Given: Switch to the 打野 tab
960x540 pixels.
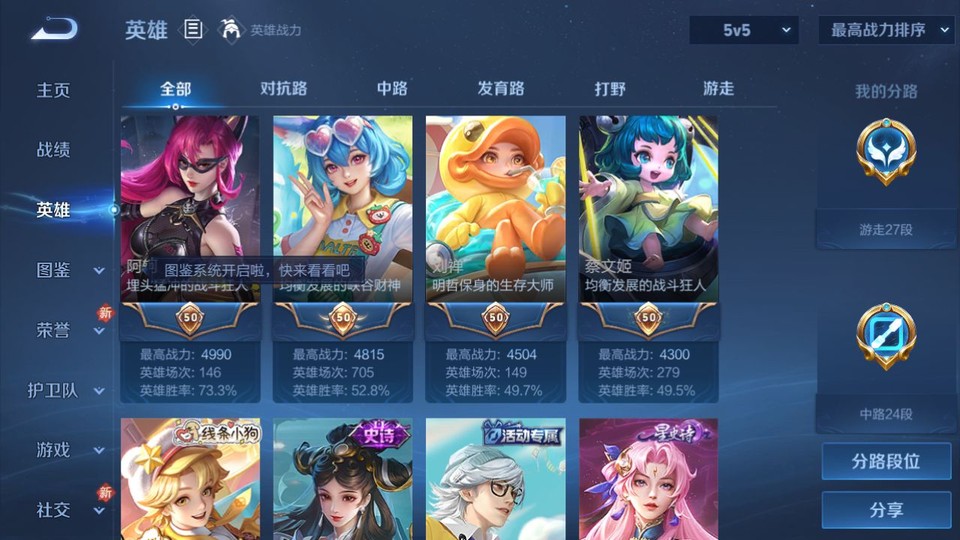Looking at the screenshot, I should [610, 89].
